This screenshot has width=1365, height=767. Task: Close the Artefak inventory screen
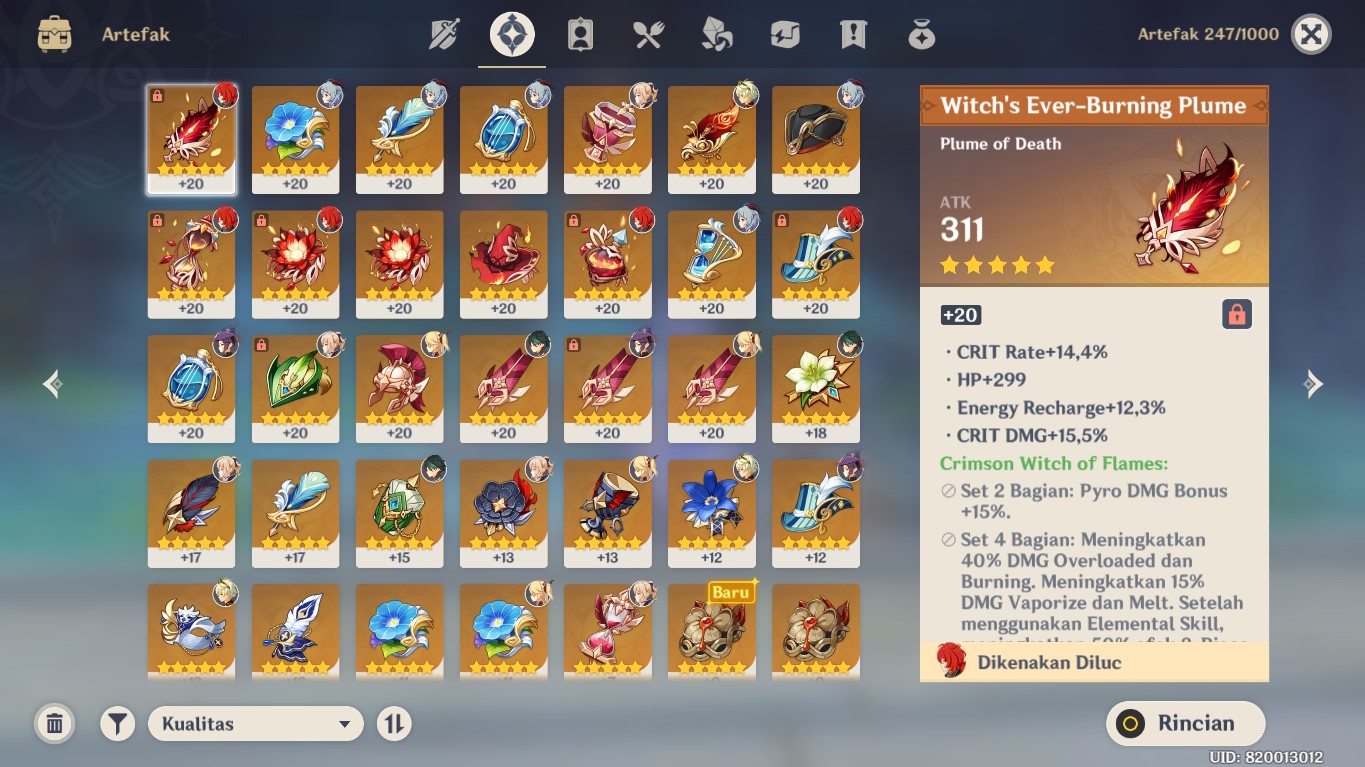point(1311,35)
